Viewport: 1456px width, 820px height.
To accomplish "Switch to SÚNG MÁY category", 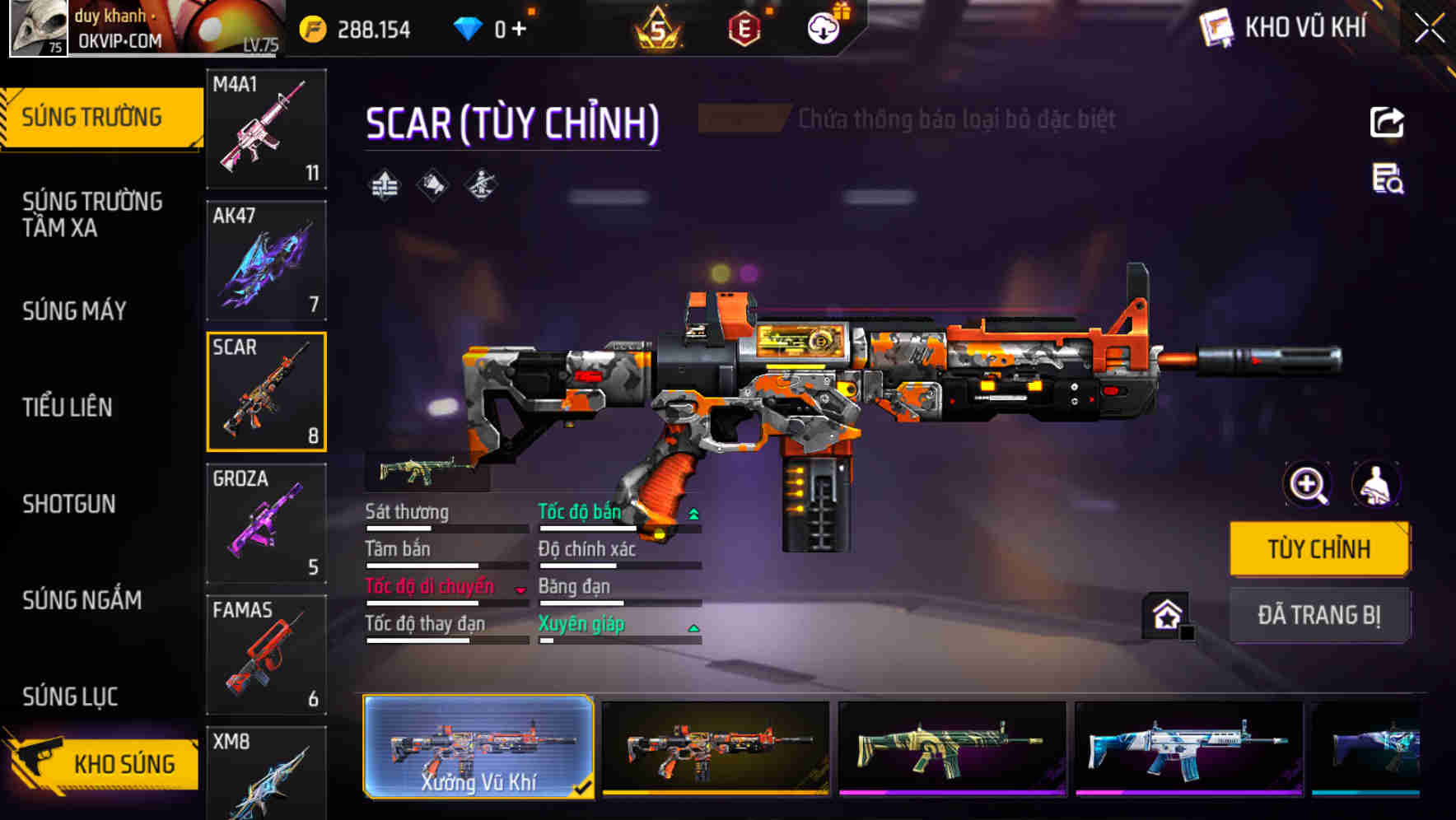I will coord(73,310).
